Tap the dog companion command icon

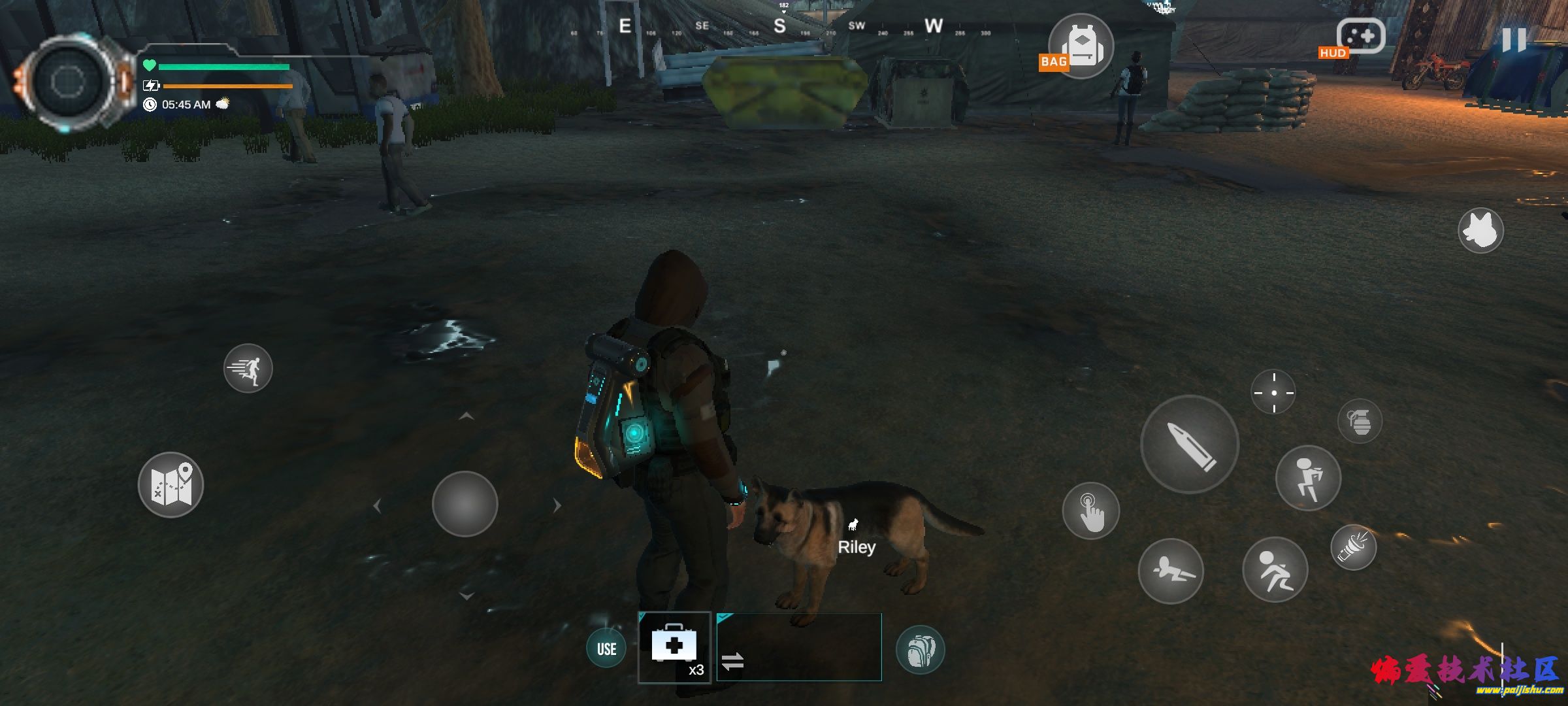[x=1480, y=230]
